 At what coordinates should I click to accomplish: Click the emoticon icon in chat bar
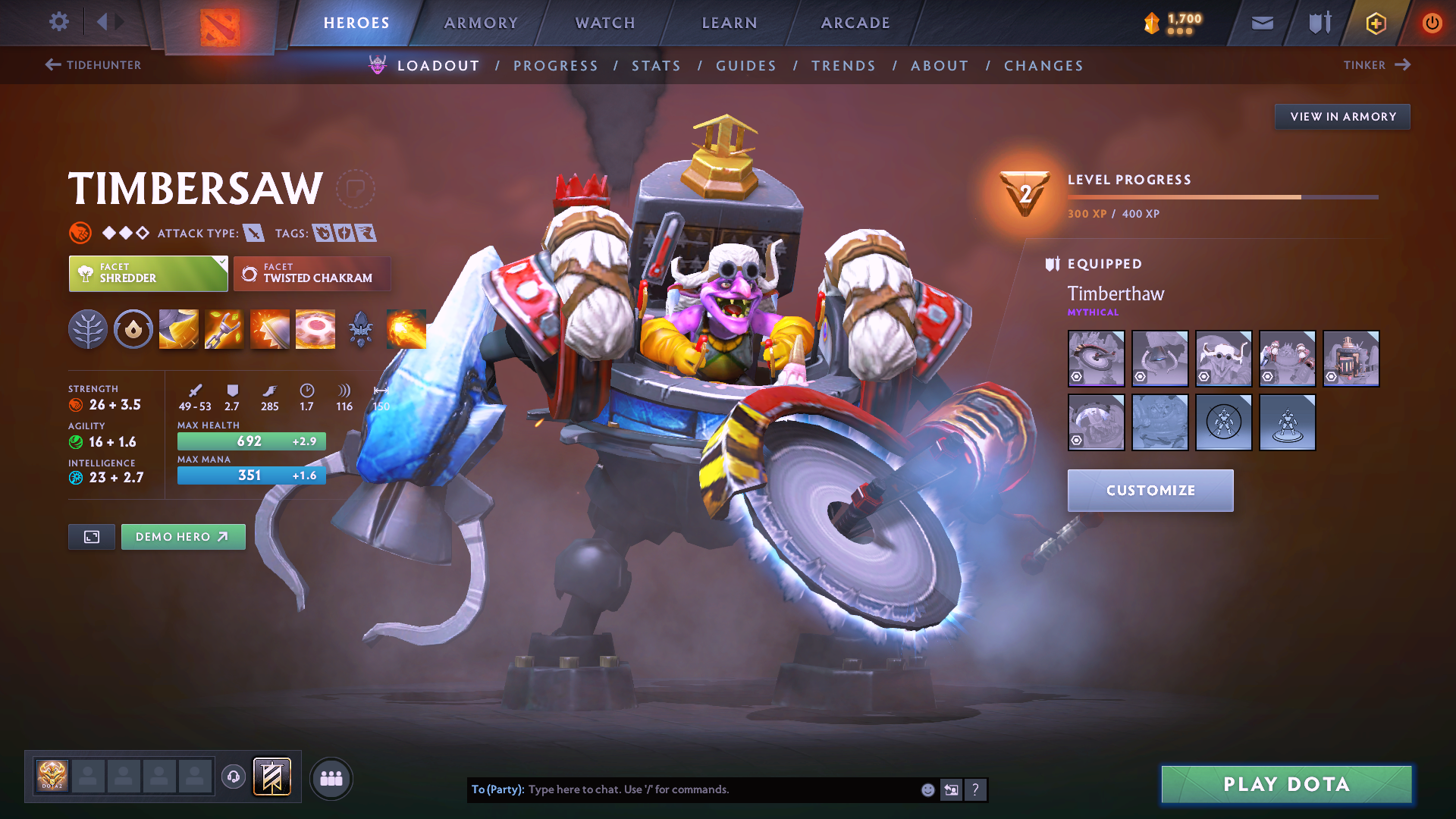[927, 789]
